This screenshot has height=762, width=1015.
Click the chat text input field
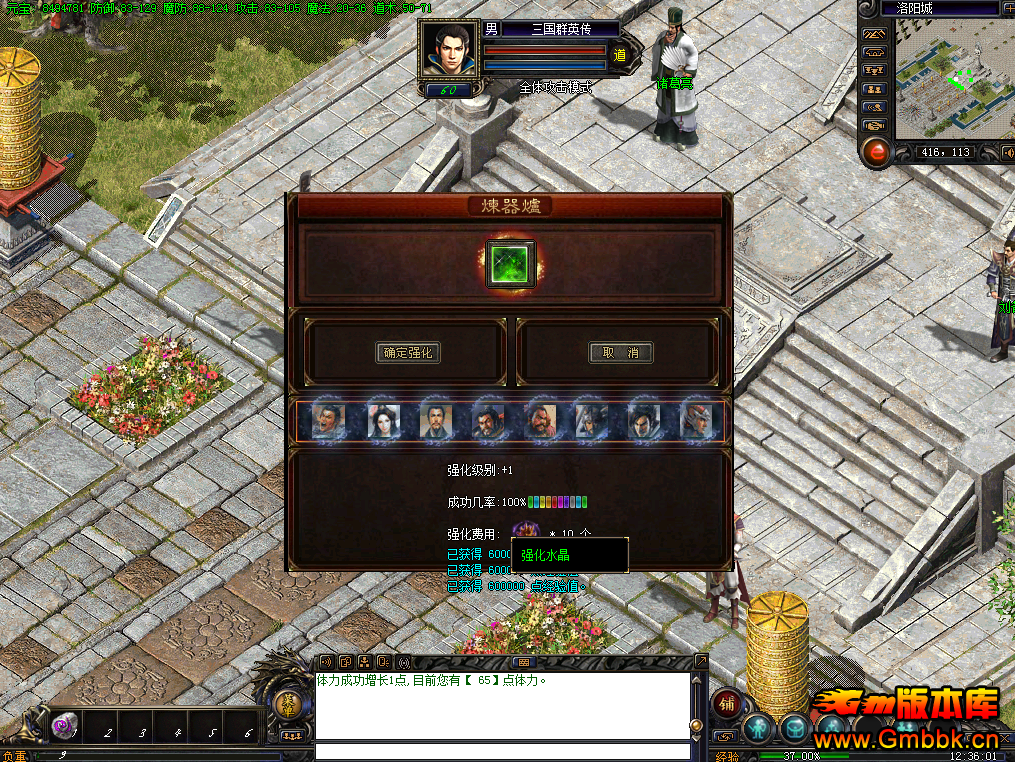(x=502, y=751)
